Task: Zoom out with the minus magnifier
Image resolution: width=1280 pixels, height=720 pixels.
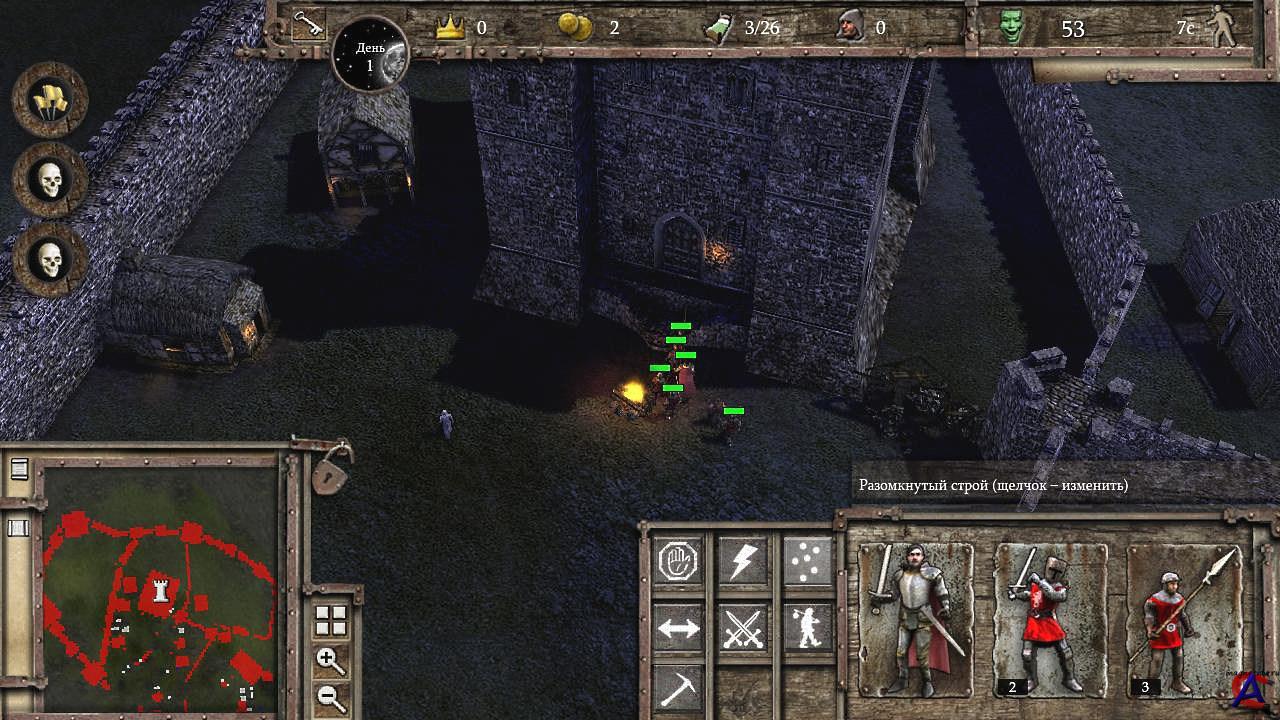Action: 330,697
